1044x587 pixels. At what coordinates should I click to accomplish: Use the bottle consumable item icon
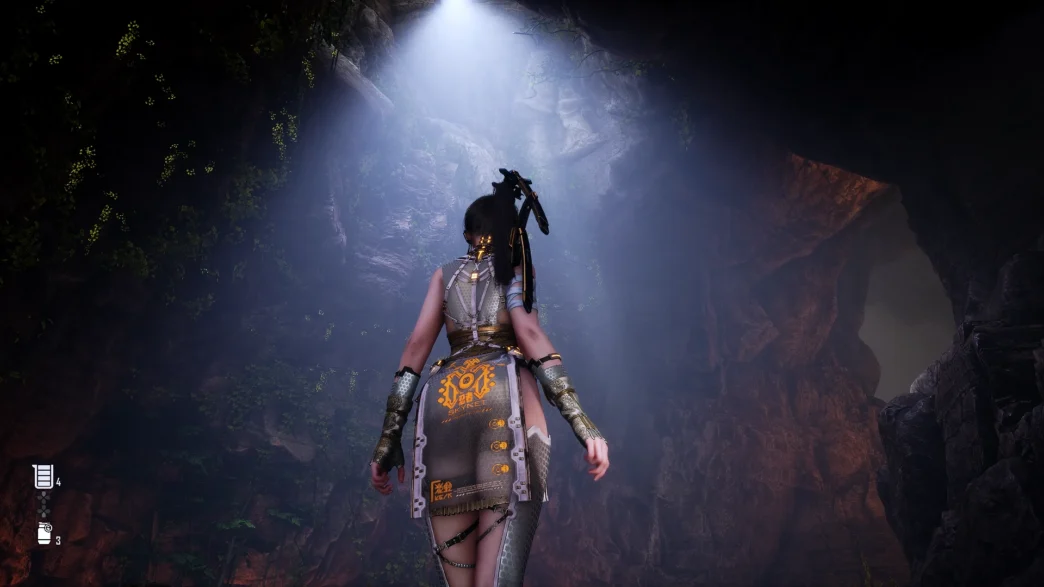pos(44,533)
